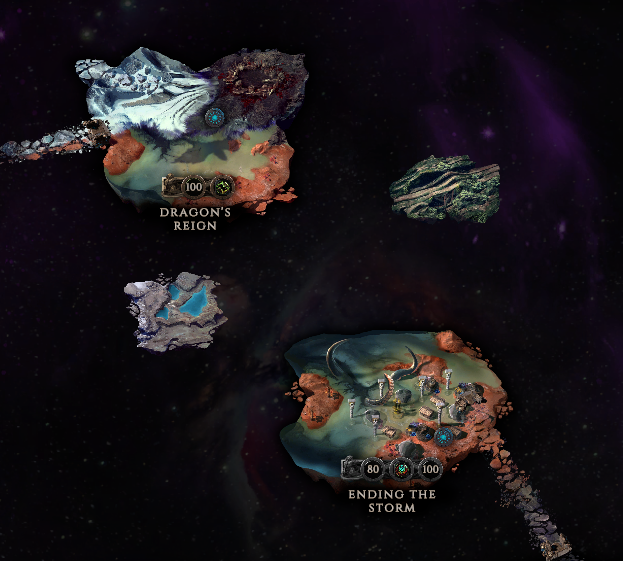Click the blue rune marker on Dragon's Reign island

coord(213,118)
